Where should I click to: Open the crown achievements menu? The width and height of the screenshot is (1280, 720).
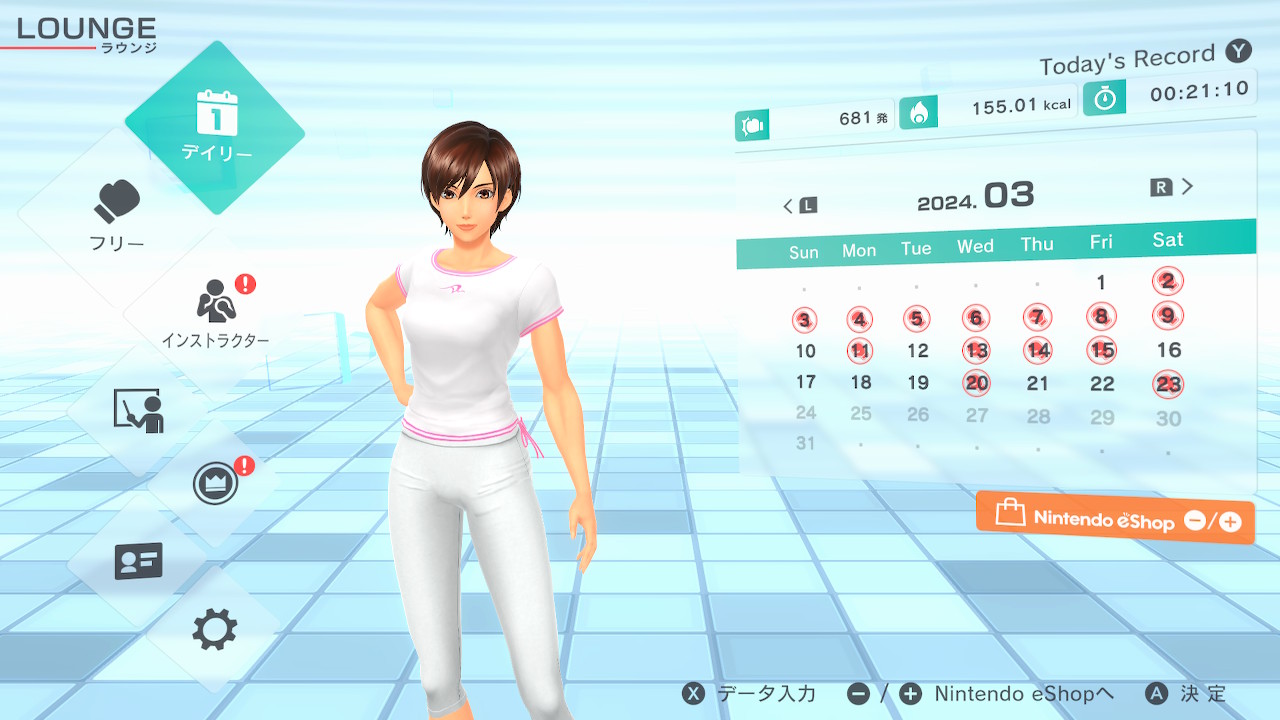(x=215, y=485)
